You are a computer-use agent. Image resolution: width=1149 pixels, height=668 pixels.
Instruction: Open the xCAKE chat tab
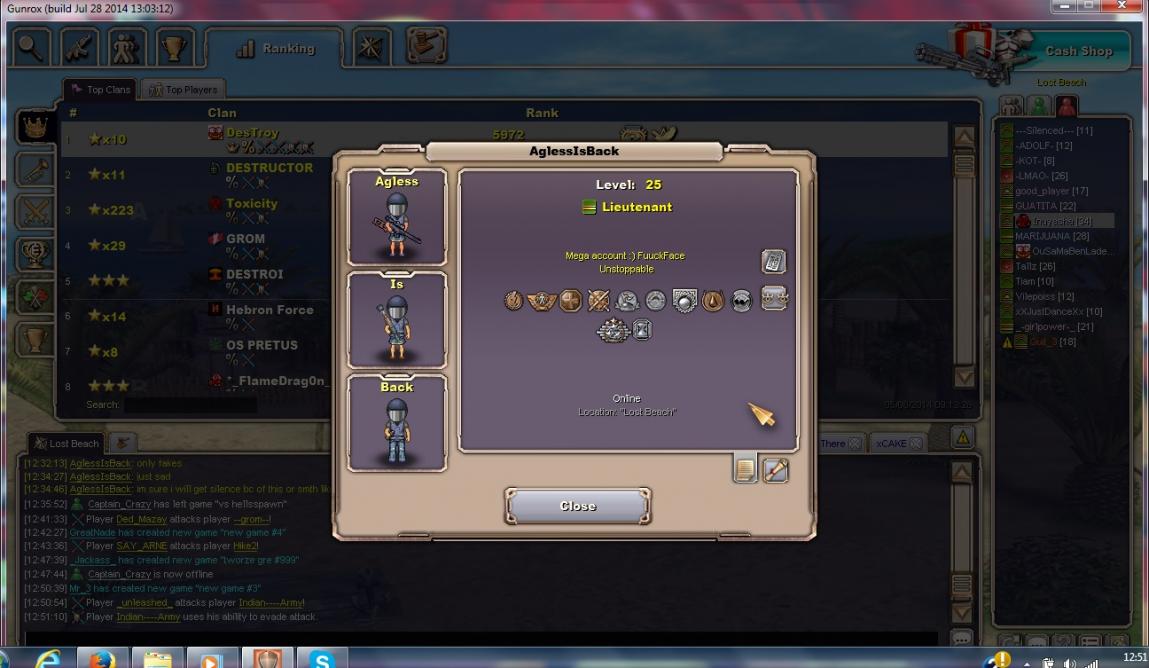pyautogui.click(x=892, y=443)
